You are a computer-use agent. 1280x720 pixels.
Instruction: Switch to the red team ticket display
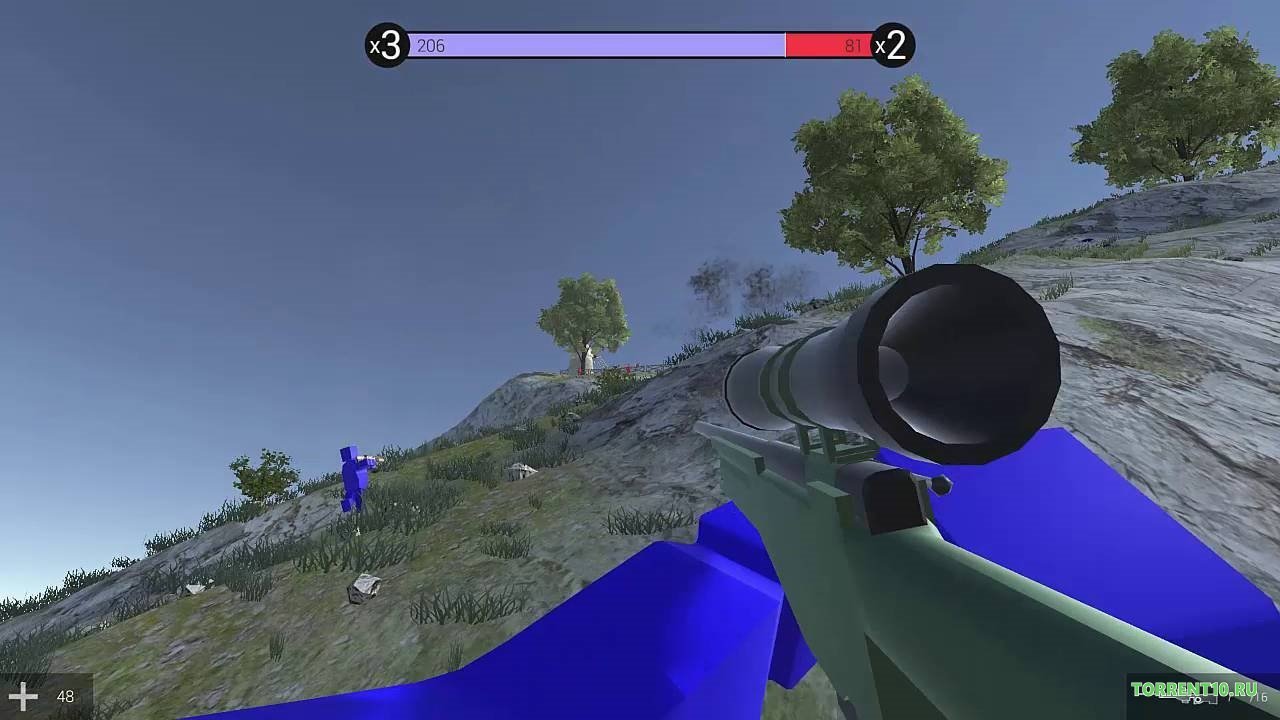pos(893,44)
